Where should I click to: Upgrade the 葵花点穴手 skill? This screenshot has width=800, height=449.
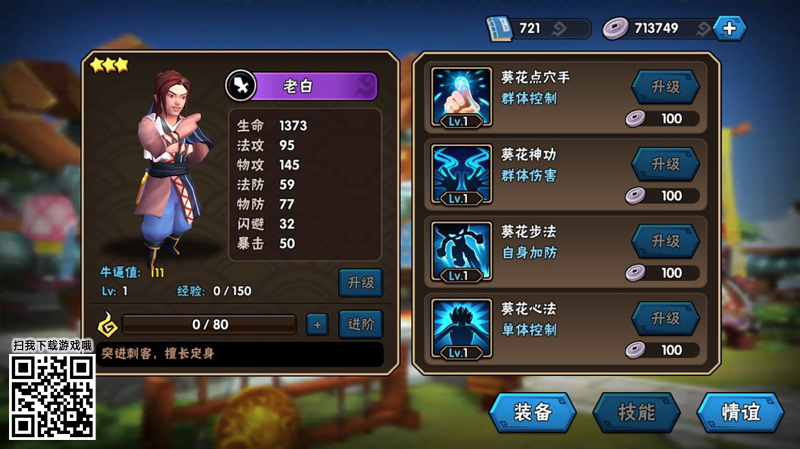665,87
